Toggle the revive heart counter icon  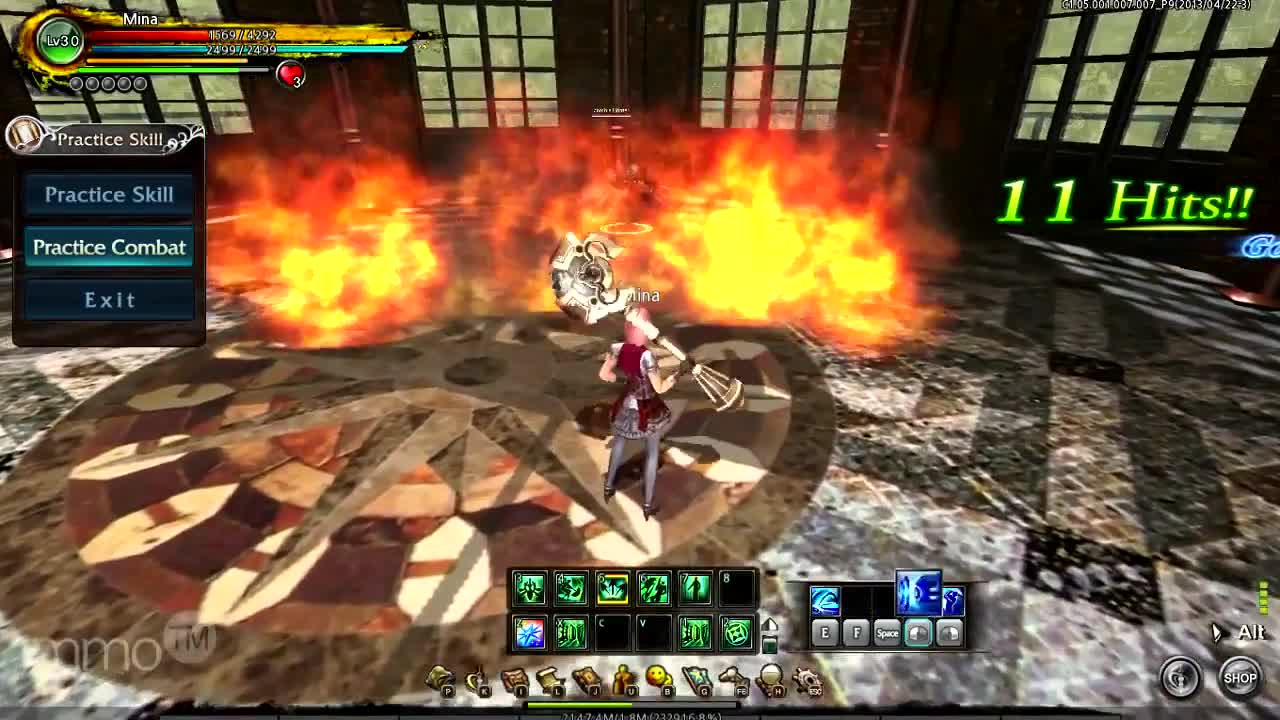point(288,74)
